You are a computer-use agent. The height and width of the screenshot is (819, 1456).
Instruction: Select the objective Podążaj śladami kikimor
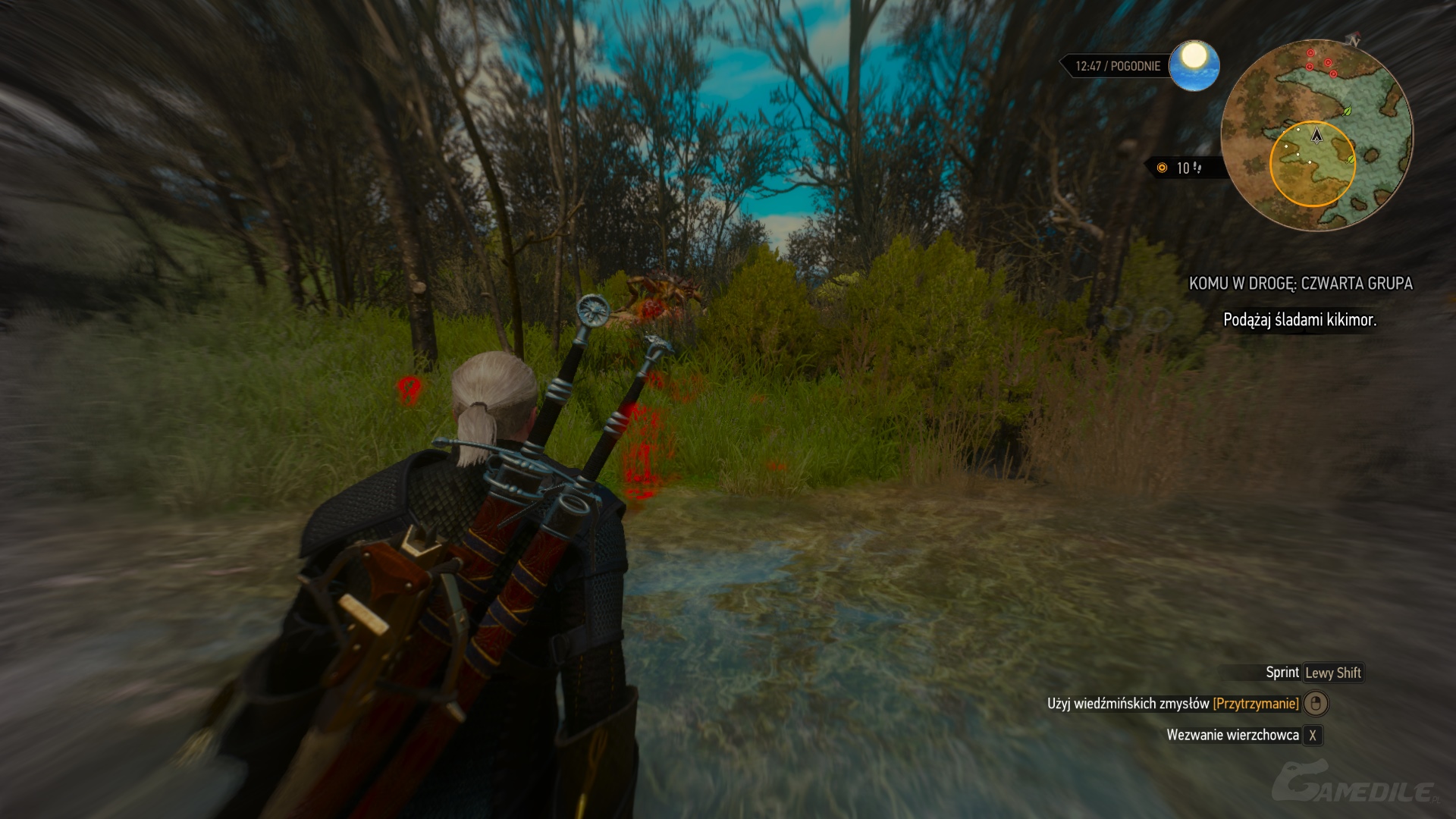[1299, 320]
